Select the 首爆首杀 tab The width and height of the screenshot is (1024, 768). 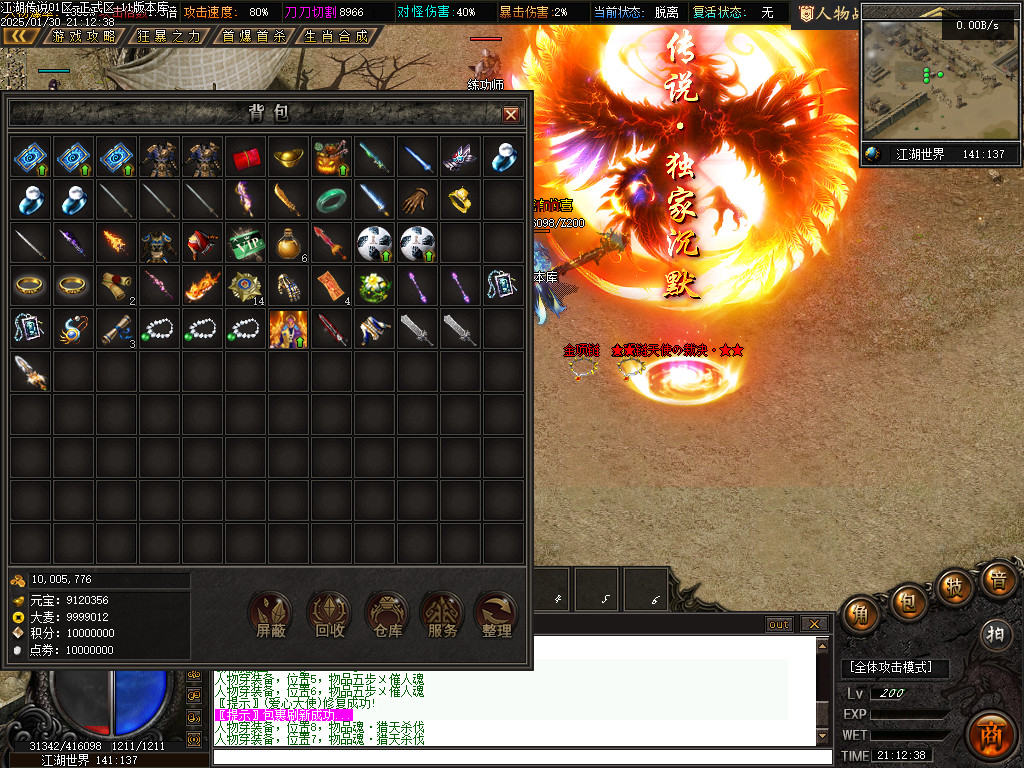tap(253, 36)
